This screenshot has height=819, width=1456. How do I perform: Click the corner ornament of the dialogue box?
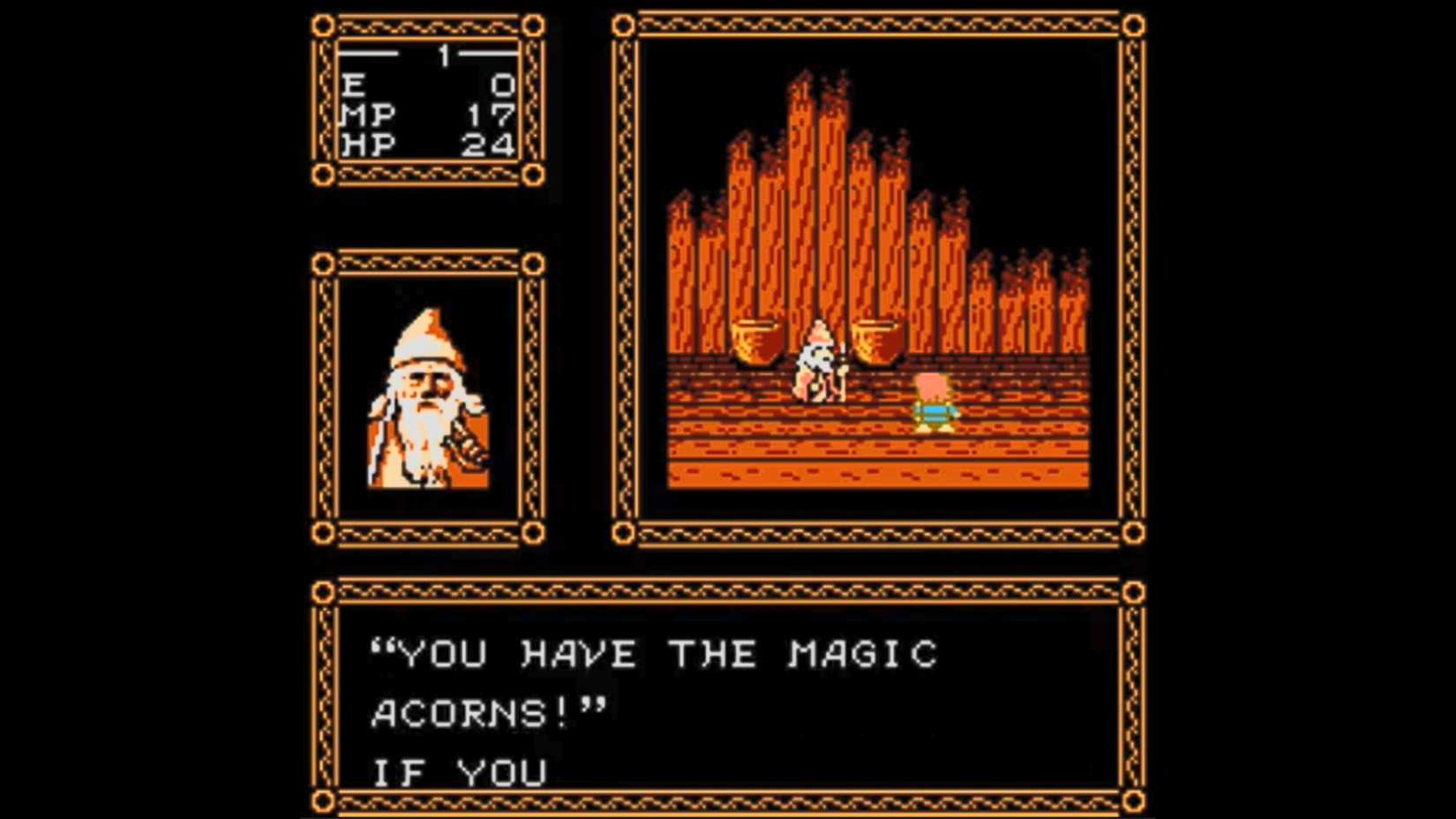click(x=326, y=591)
